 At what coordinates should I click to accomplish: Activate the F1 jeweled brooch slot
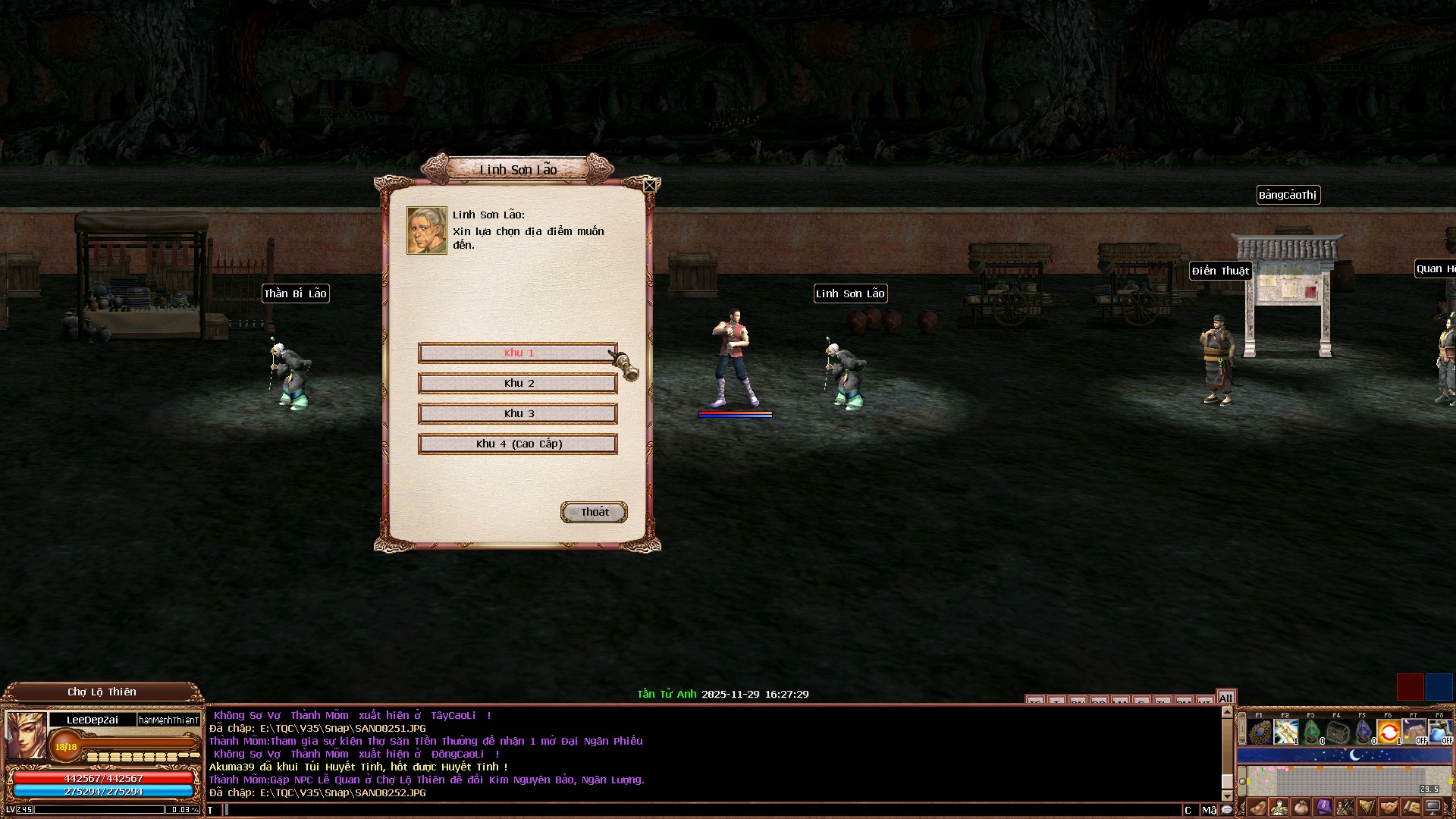click(1260, 732)
